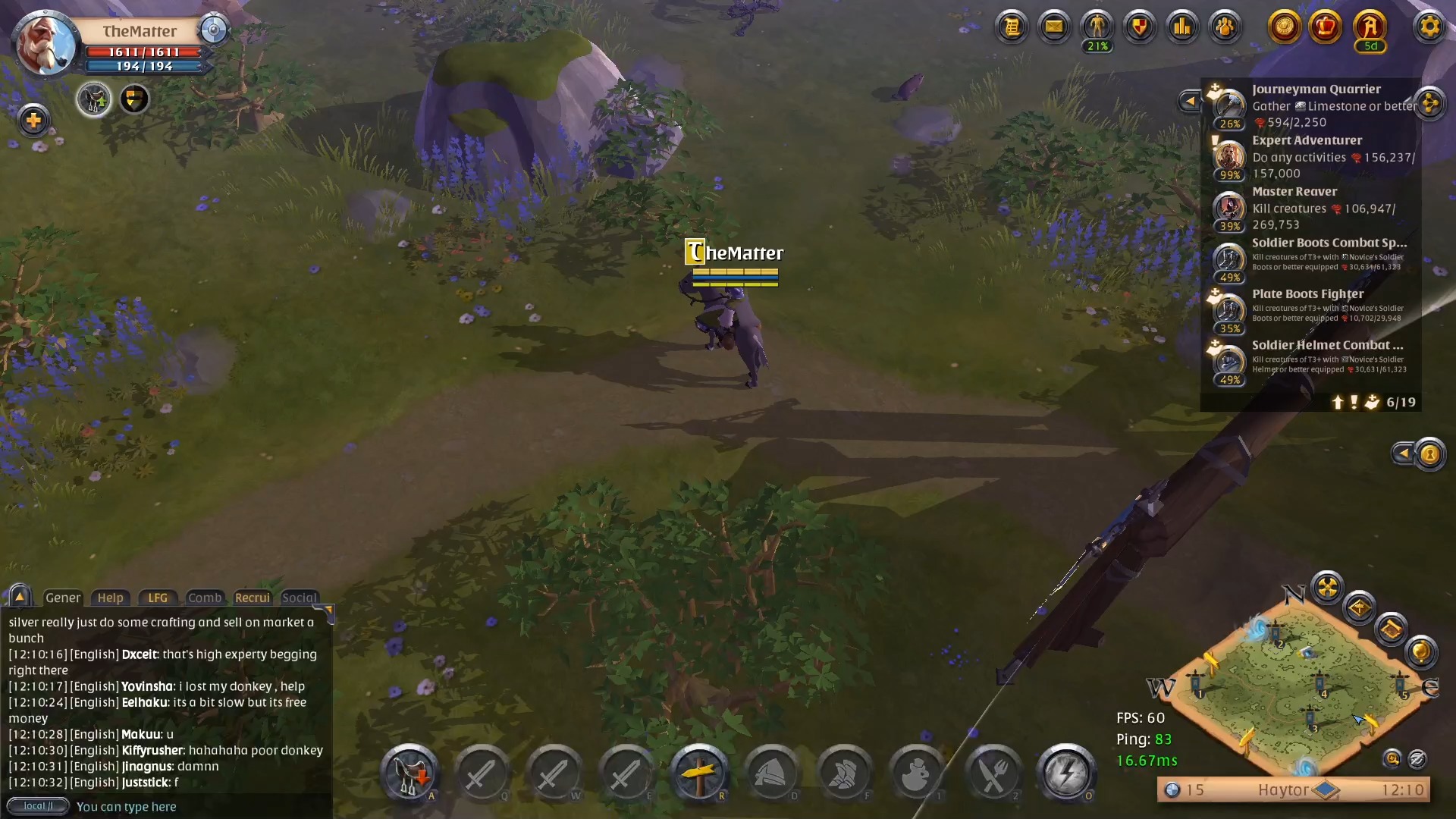Open the mail envelope icon
This screenshot has width=1456, height=819.
pos(1054,27)
